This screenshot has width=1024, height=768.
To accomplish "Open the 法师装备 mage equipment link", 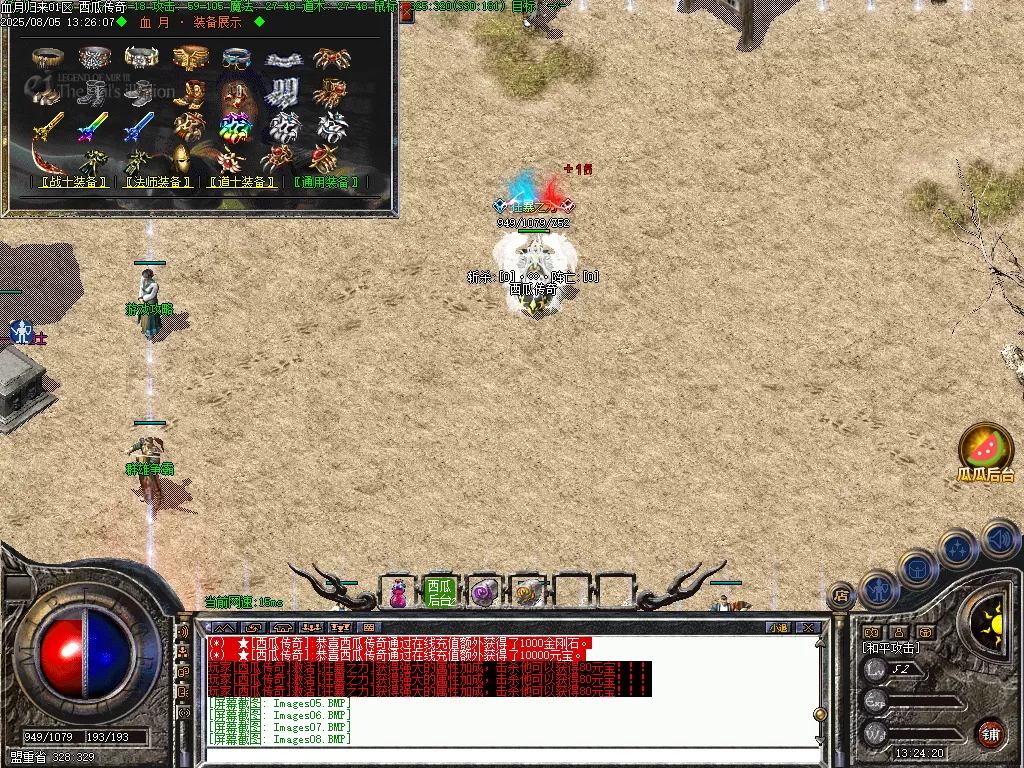I will [156, 183].
